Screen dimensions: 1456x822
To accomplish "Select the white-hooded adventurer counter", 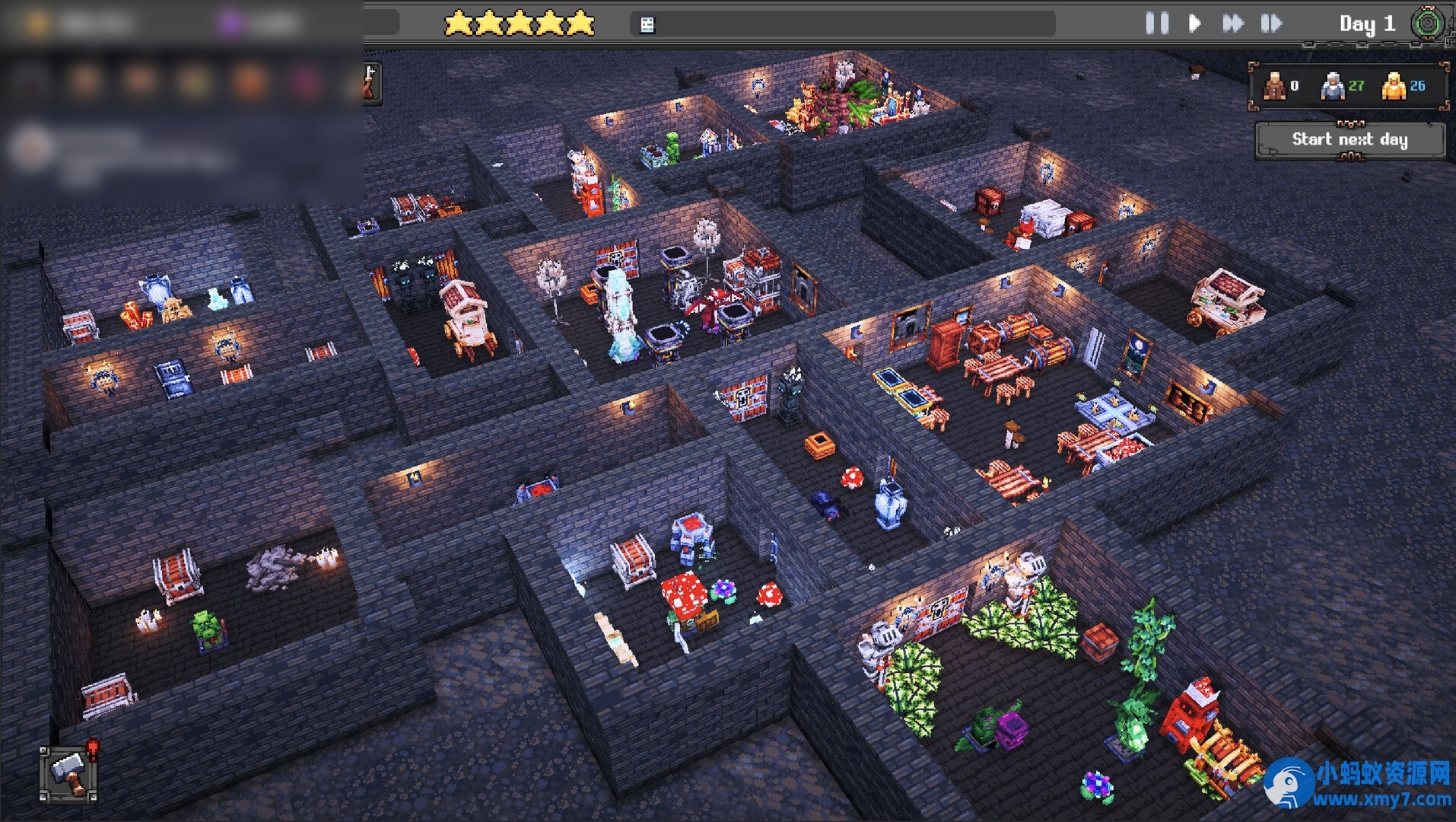I will click(1333, 86).
